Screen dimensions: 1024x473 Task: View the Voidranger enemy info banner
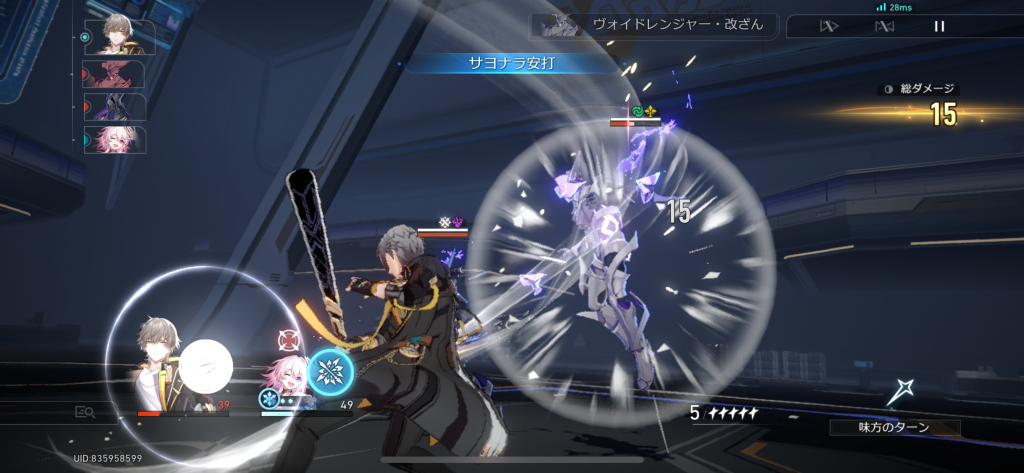(x=654, y=25)
